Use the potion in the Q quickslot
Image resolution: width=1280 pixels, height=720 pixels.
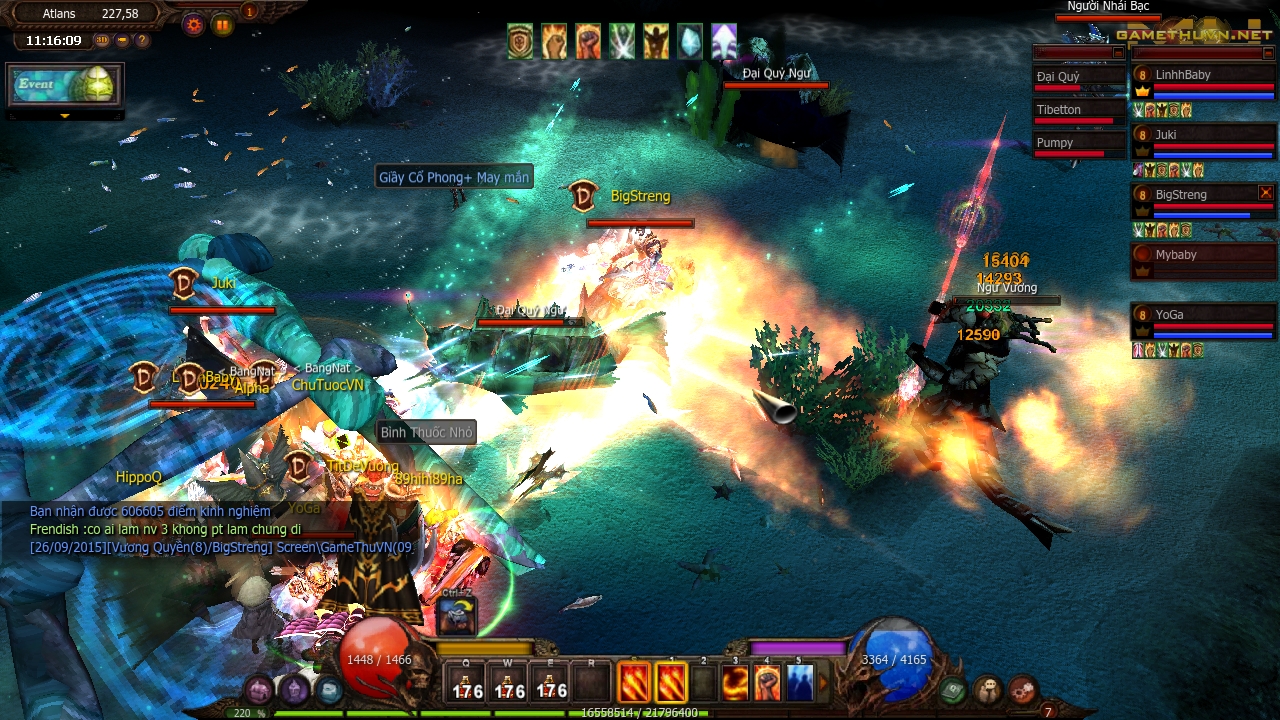click(x=466, y=682)
